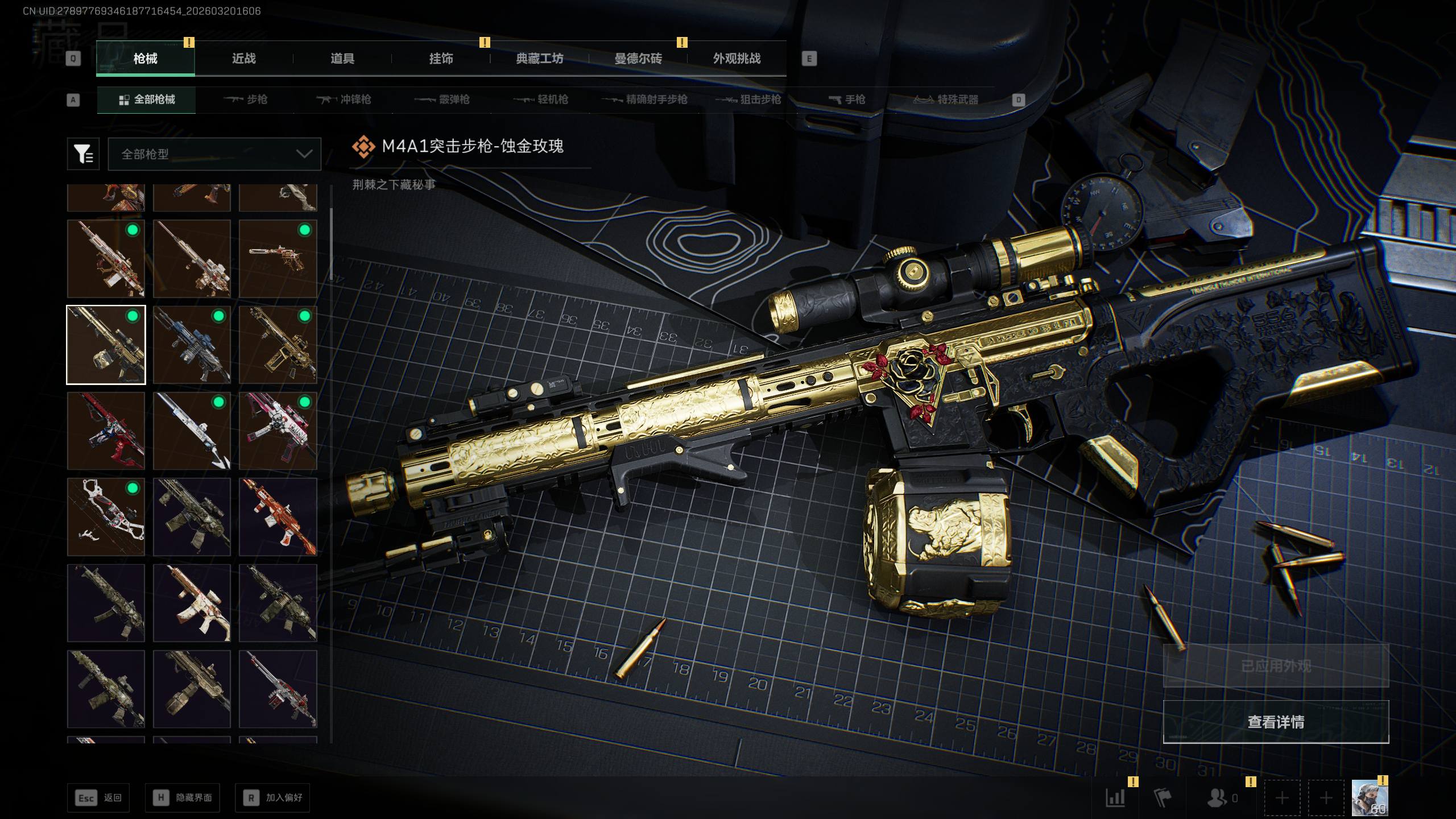
Task: Choose the 轻机枪 light machine gun filter
Action: (x=541, y=100)
